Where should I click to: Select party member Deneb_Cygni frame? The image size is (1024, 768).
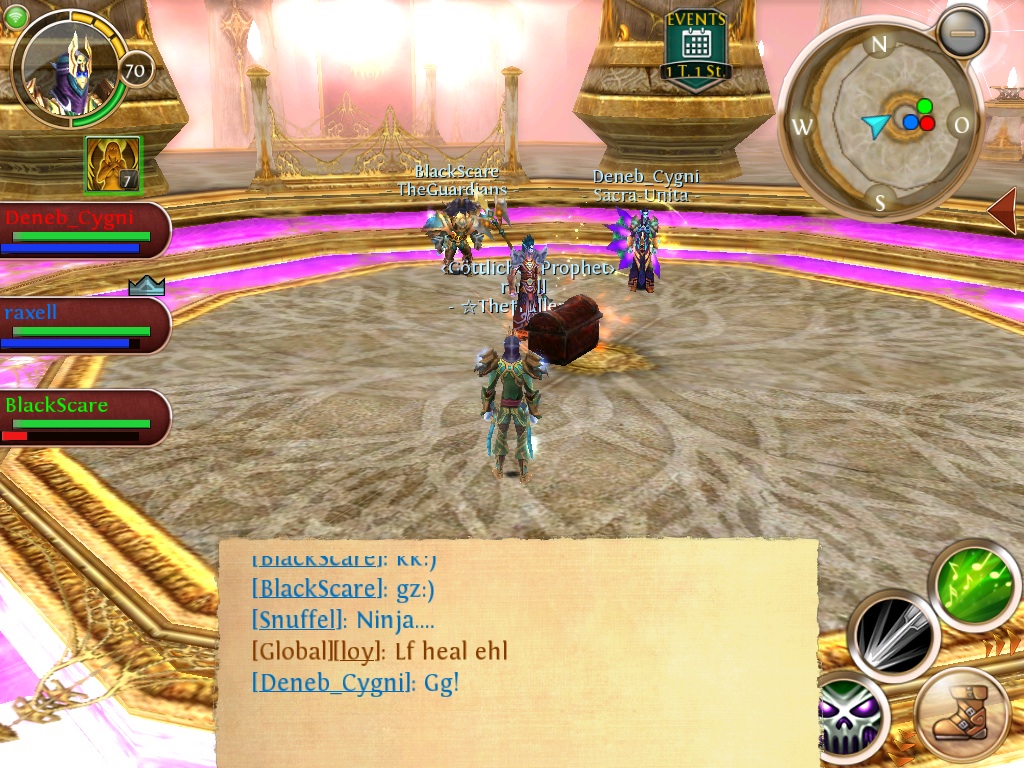point(84,230)
